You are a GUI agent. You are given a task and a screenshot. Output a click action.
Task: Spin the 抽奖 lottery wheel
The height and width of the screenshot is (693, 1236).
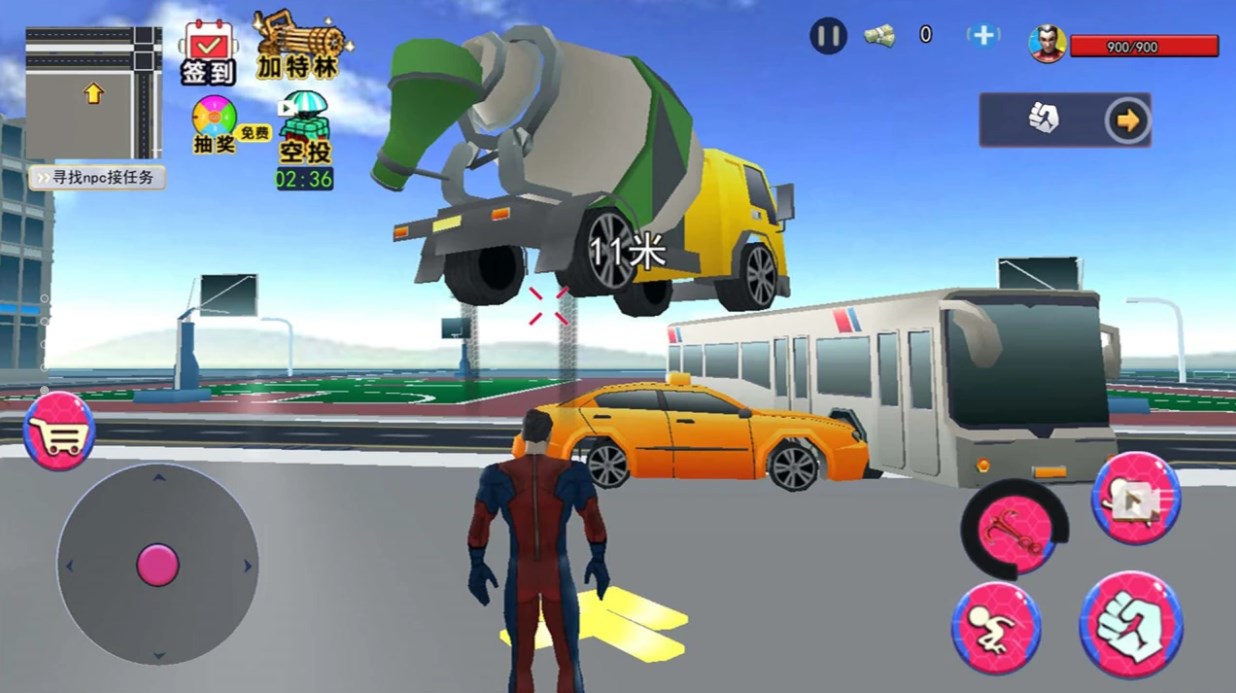point(215,125)
